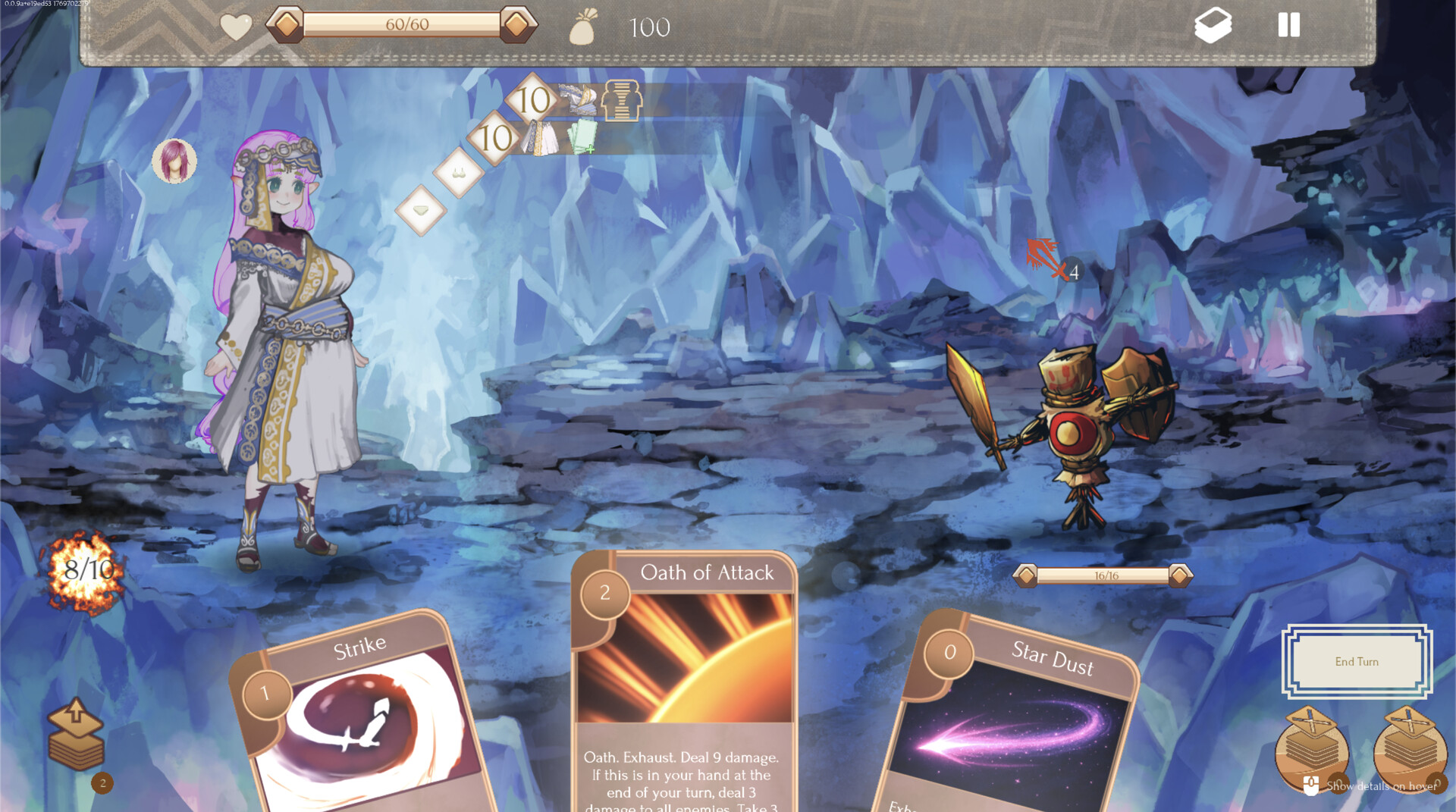Viewport: 1456px width, 812px height.
Task: Select the dress item in the equipment bar
Action: click(x=579, y=99)
